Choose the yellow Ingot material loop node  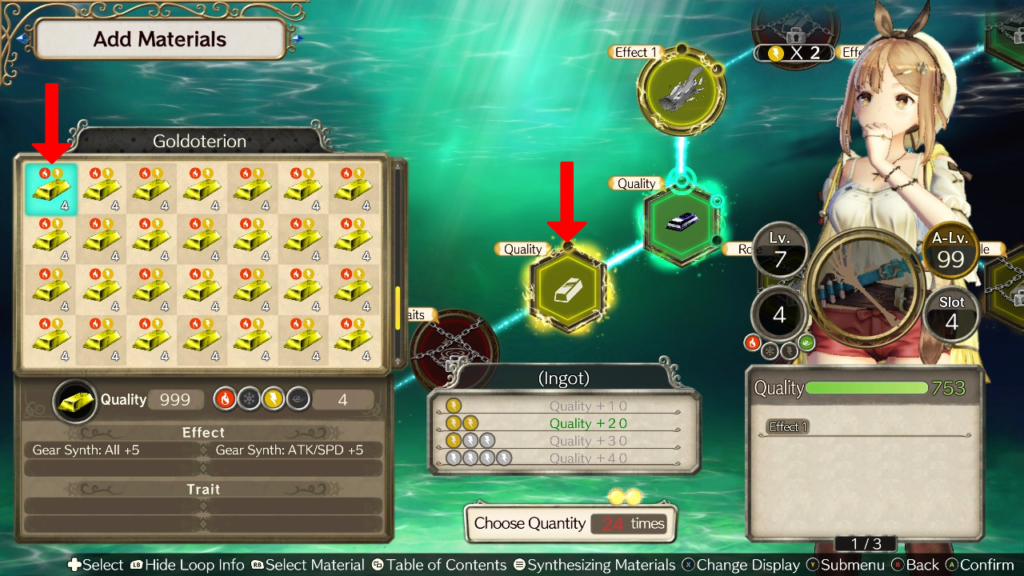568,289
